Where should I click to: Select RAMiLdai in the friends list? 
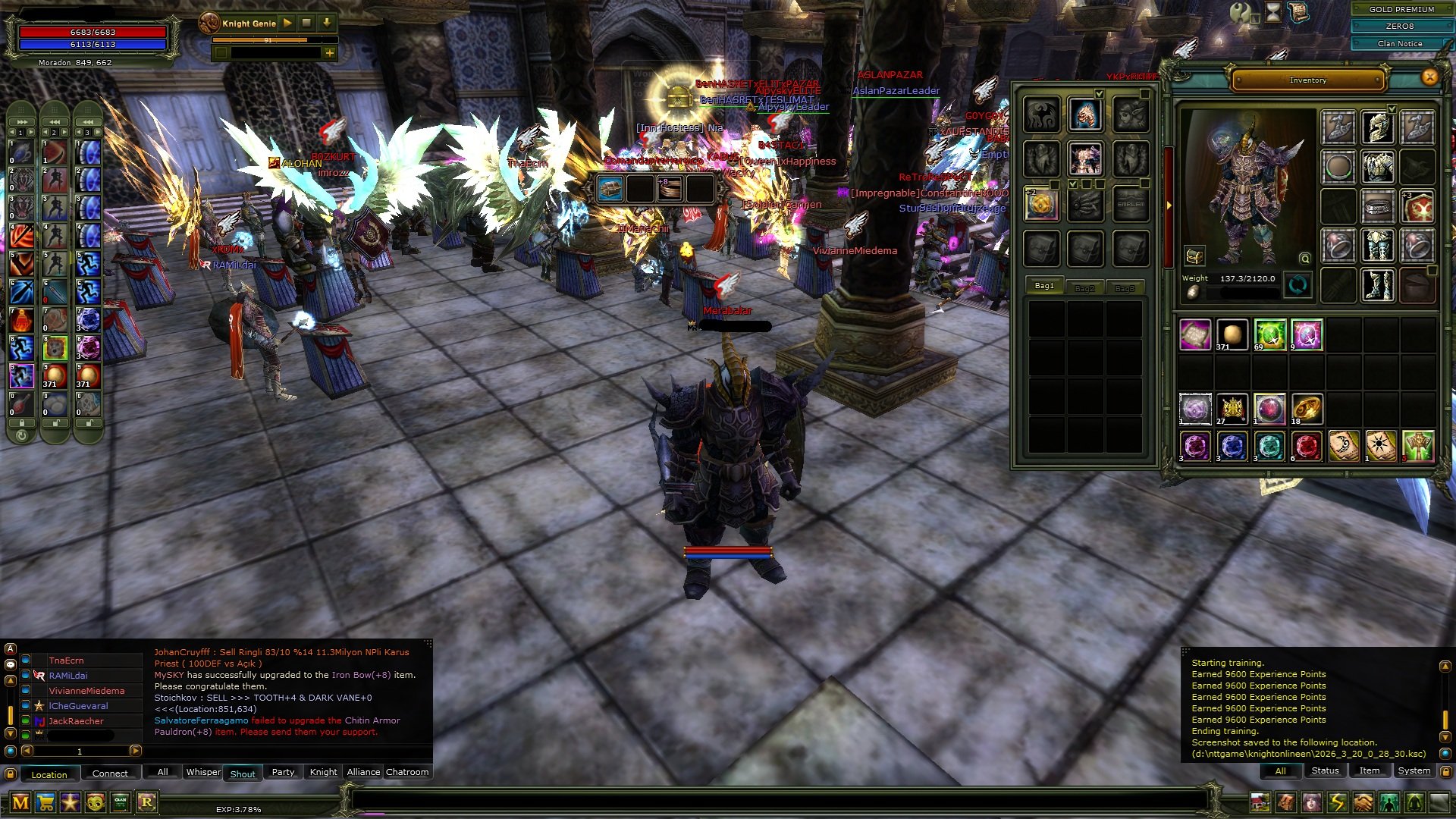pyautogui.click(x=68, y=676)
